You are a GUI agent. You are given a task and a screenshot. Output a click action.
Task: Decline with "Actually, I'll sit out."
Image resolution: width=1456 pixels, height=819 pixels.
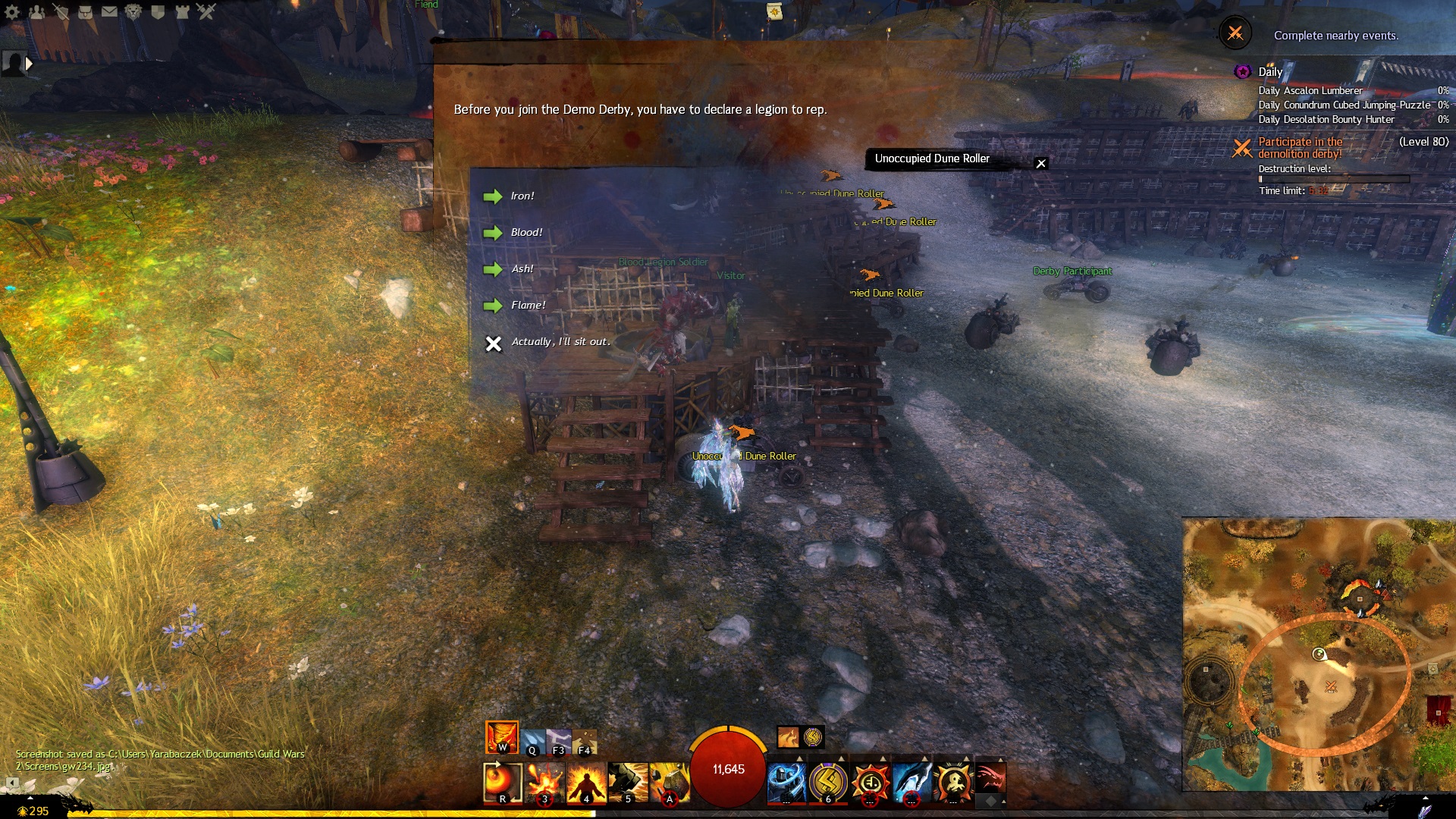point(560,342)
